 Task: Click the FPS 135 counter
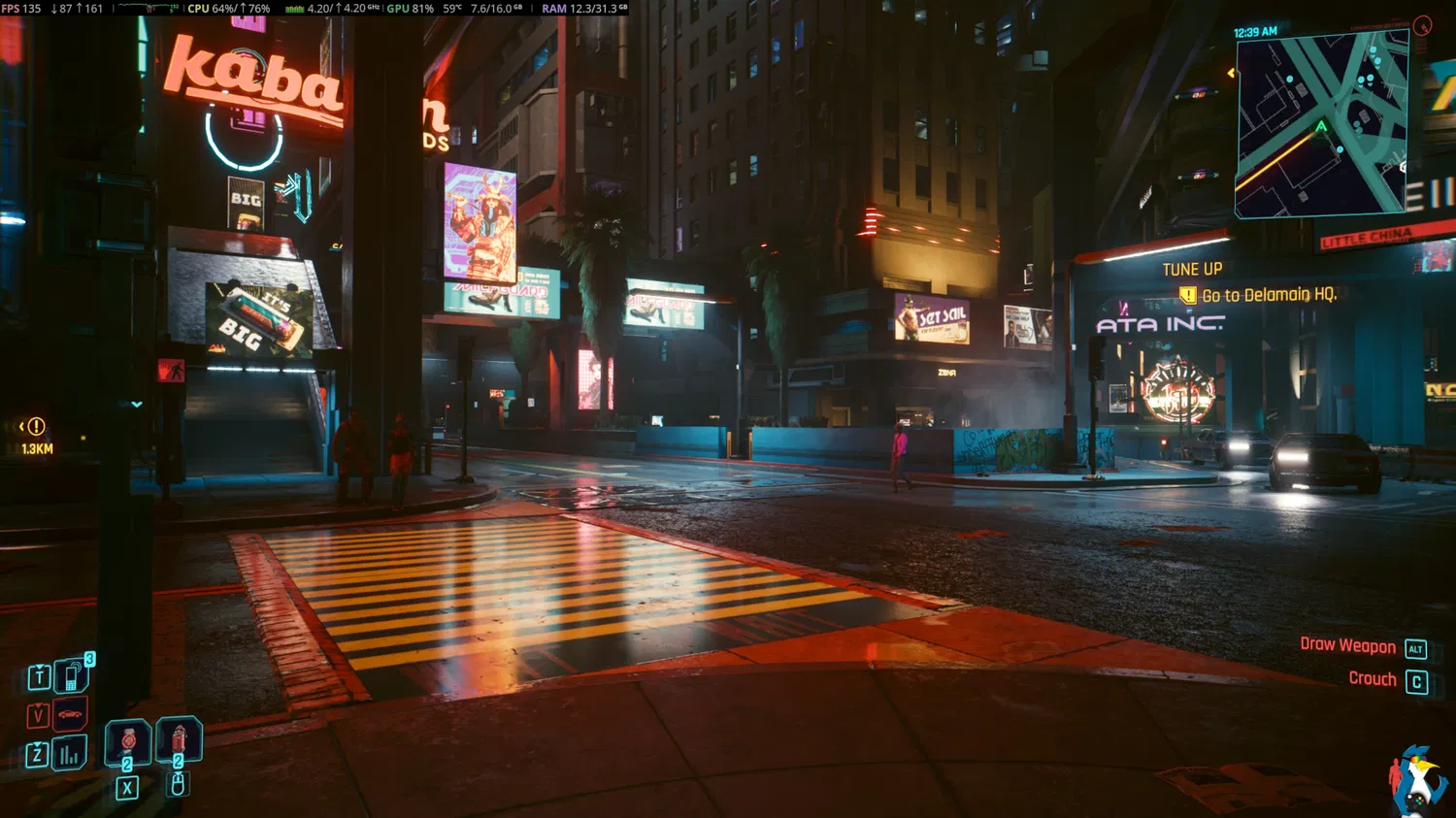tap(21, 8)
